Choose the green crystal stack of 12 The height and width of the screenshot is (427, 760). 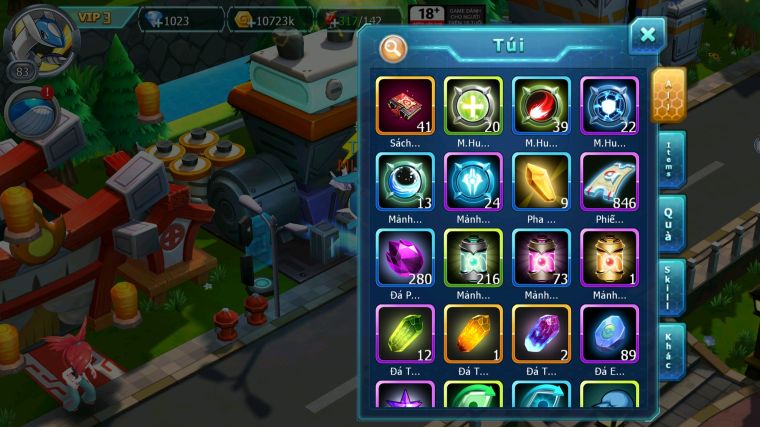tap(405, 333)
